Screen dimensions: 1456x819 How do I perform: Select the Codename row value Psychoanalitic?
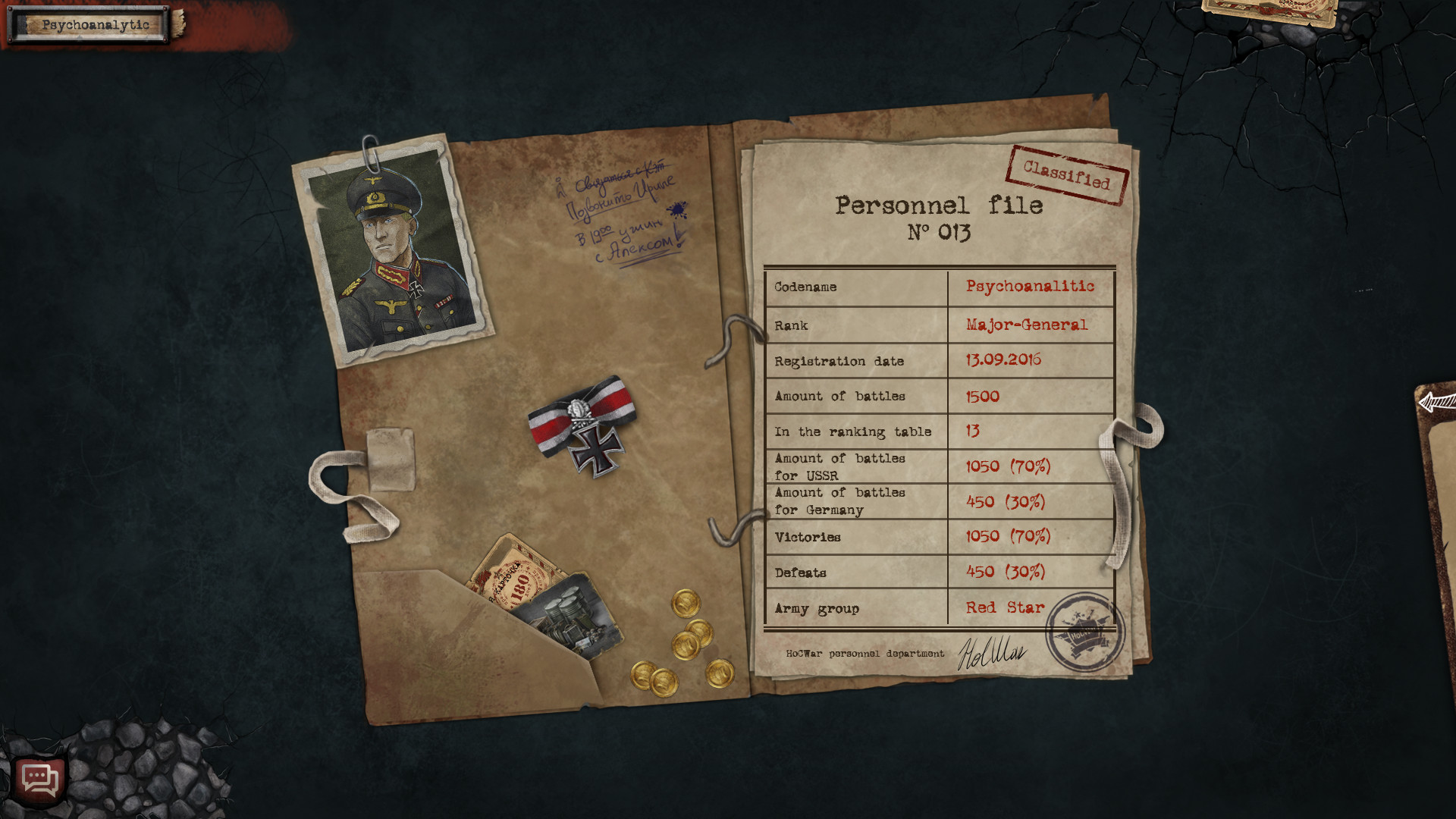[1030, 287]
